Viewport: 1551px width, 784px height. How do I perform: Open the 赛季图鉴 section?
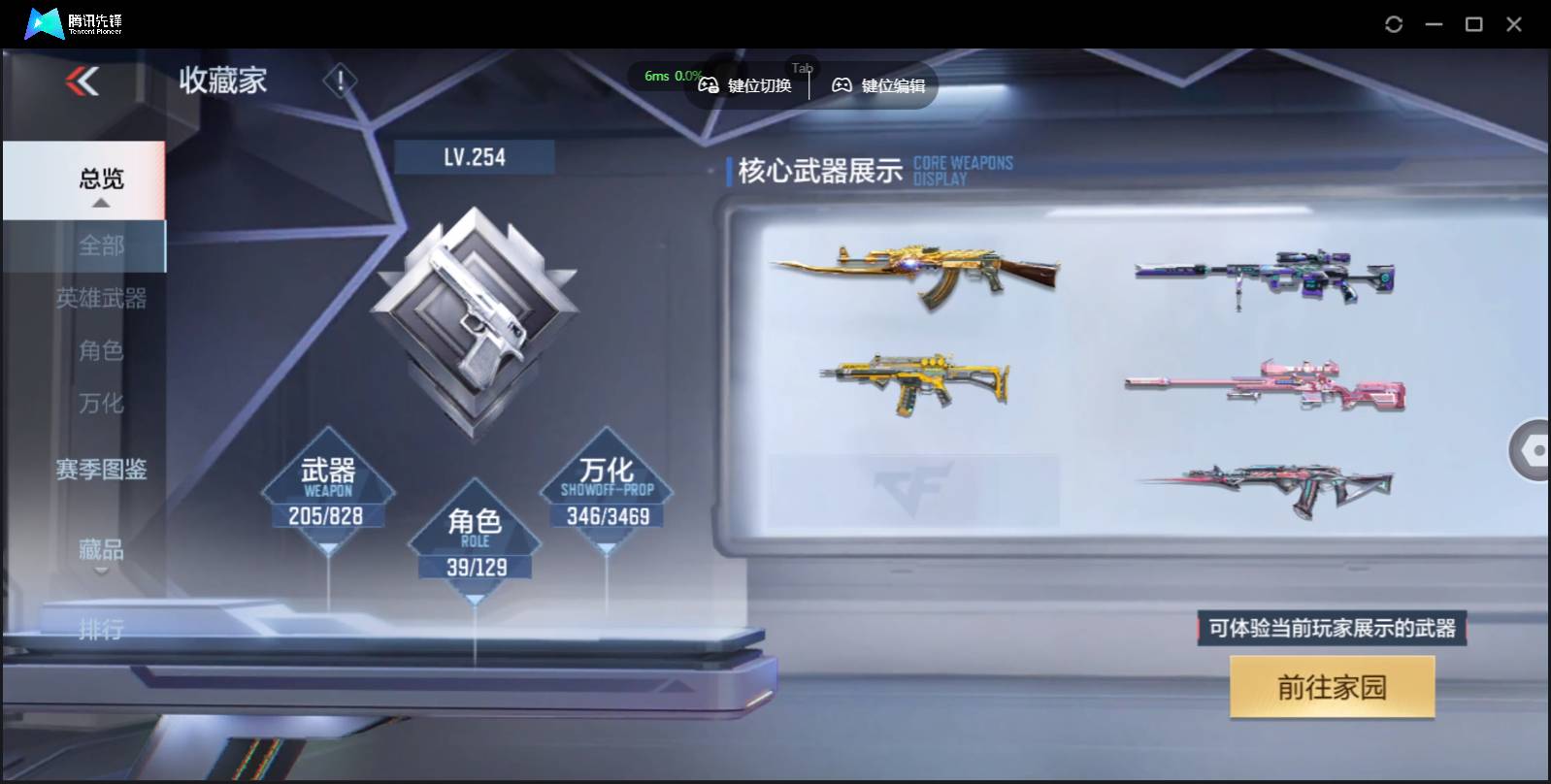click(x=100, y=470)
